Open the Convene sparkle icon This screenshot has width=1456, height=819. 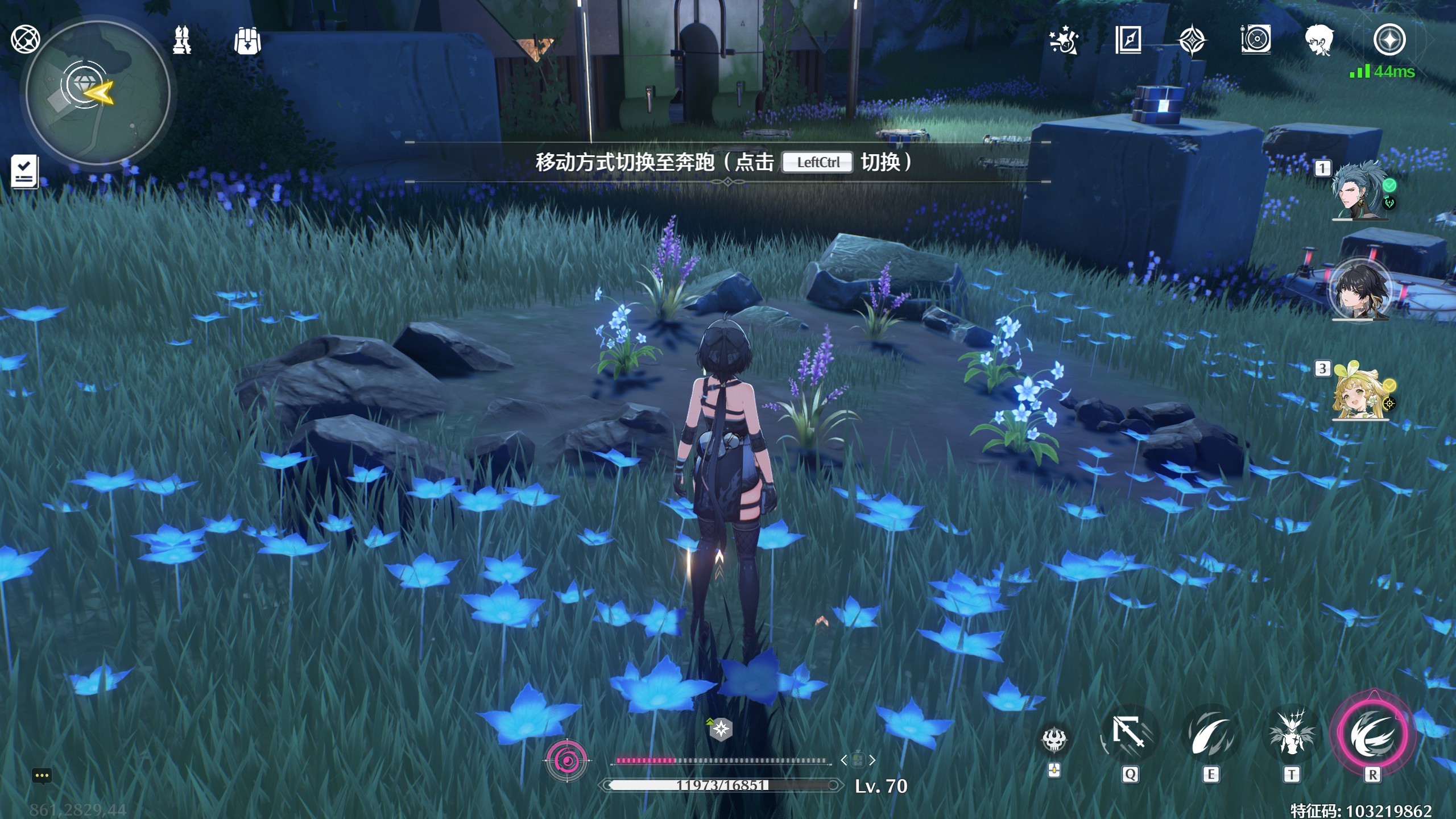pyautogui.click(x=1064, y=40)
